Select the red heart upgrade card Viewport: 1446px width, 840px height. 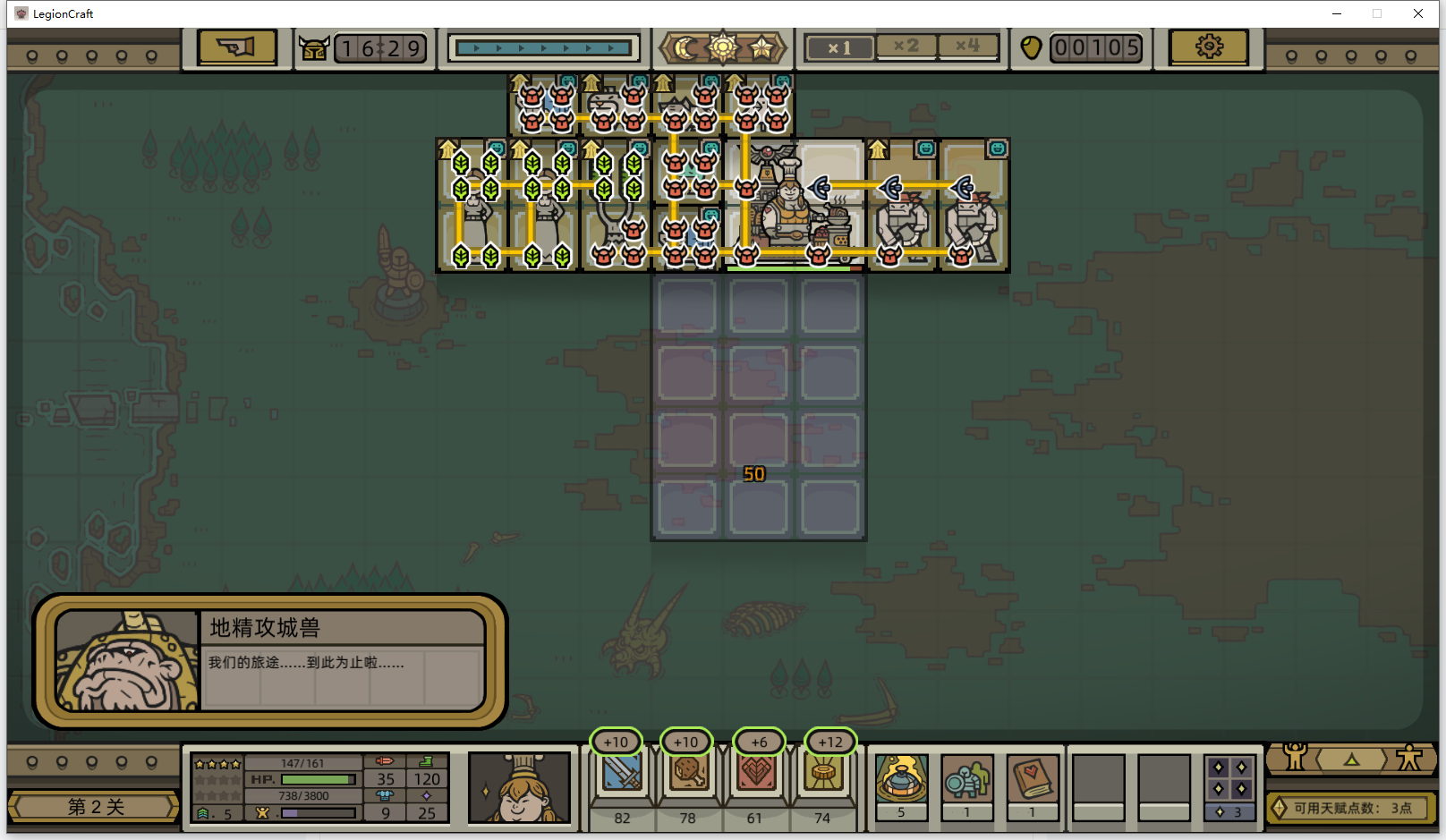coord(756,773)
